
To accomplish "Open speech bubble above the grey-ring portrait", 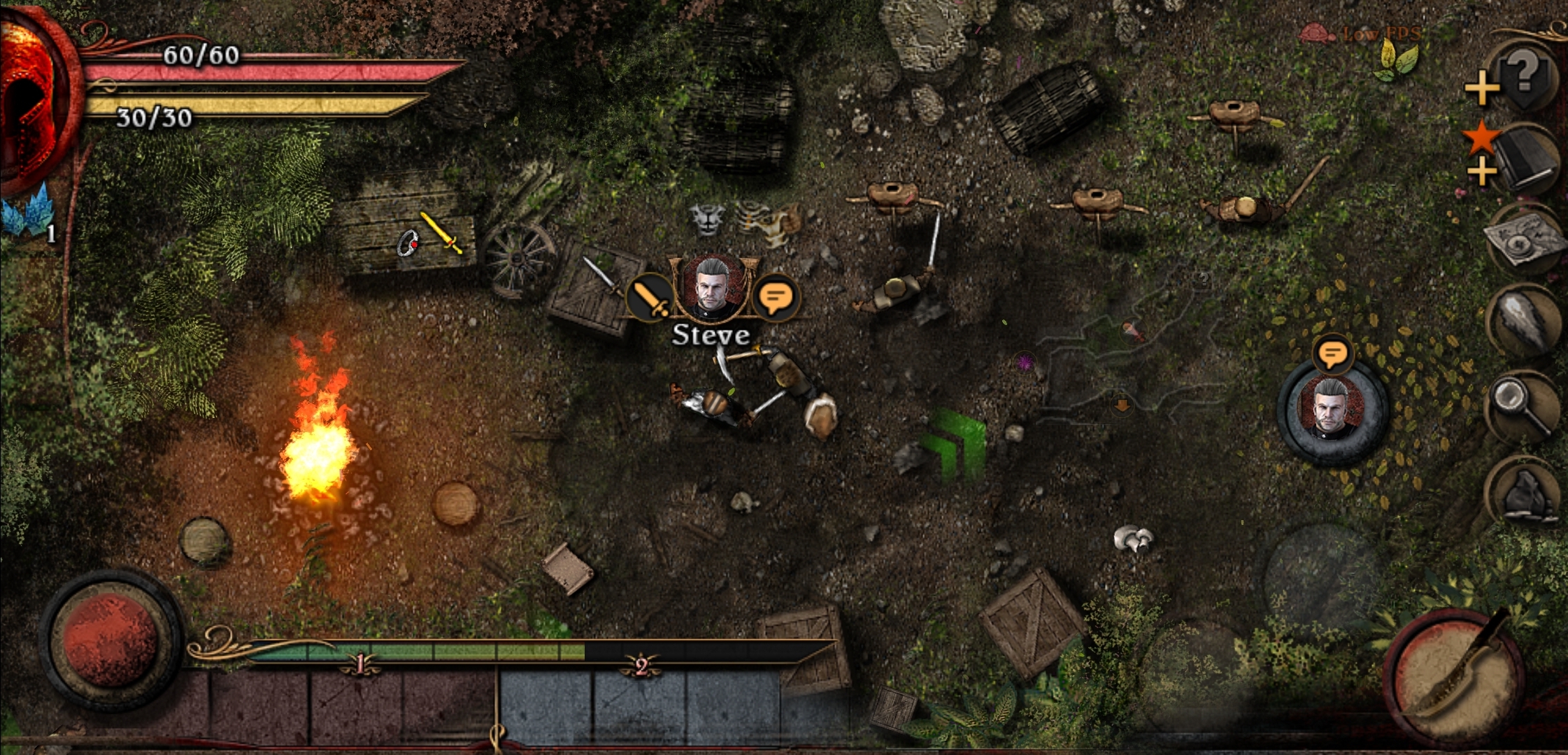I will click(x=1332, y=354).
